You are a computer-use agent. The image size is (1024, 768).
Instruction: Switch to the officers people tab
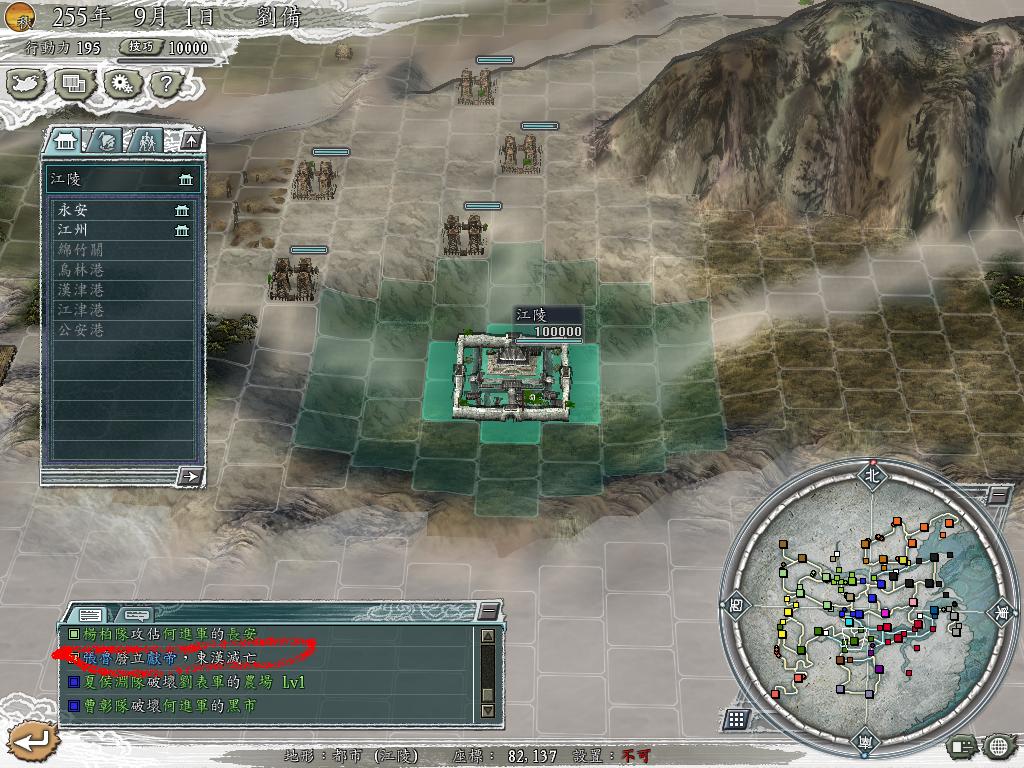point(147,140)
